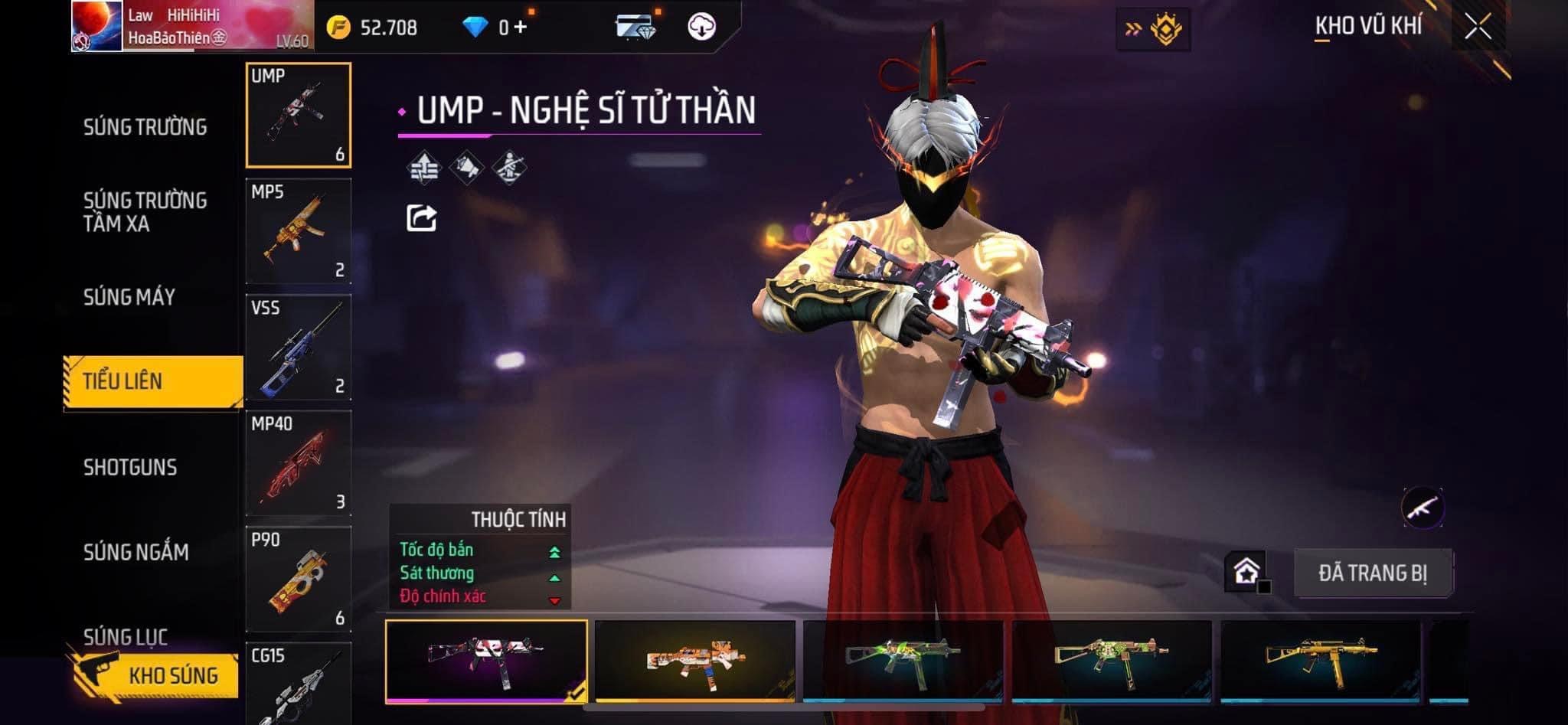Open the player profile avatar
The image size is (1568, 725).
tap(97, 26)
